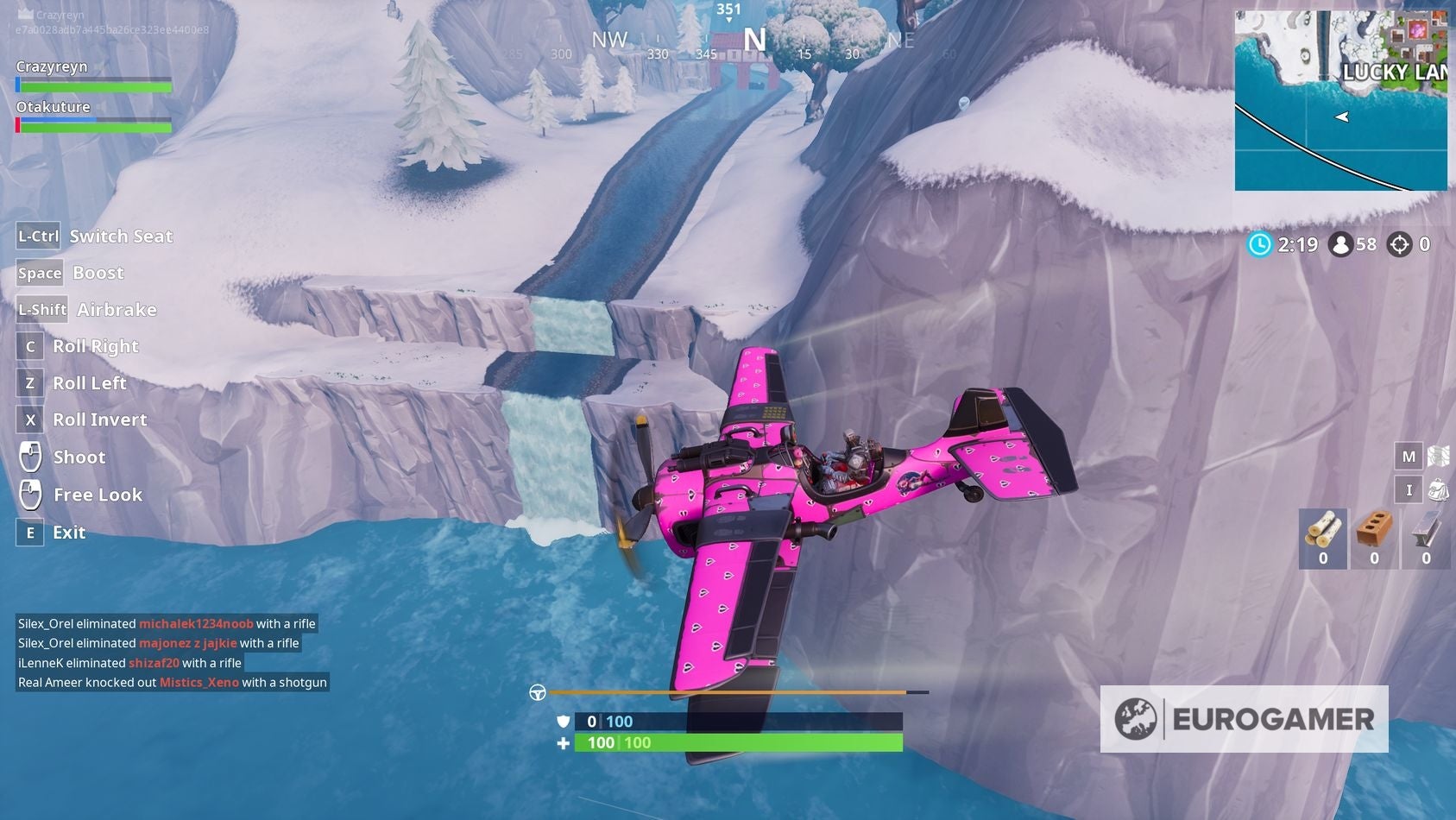Select the Free Look mouse icon

(x=31, y=494)
